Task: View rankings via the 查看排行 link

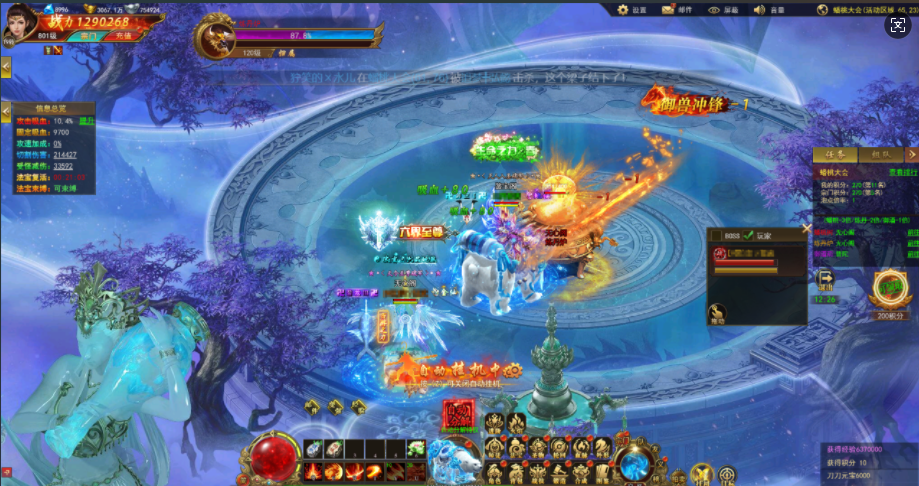Action: [896, 172]
